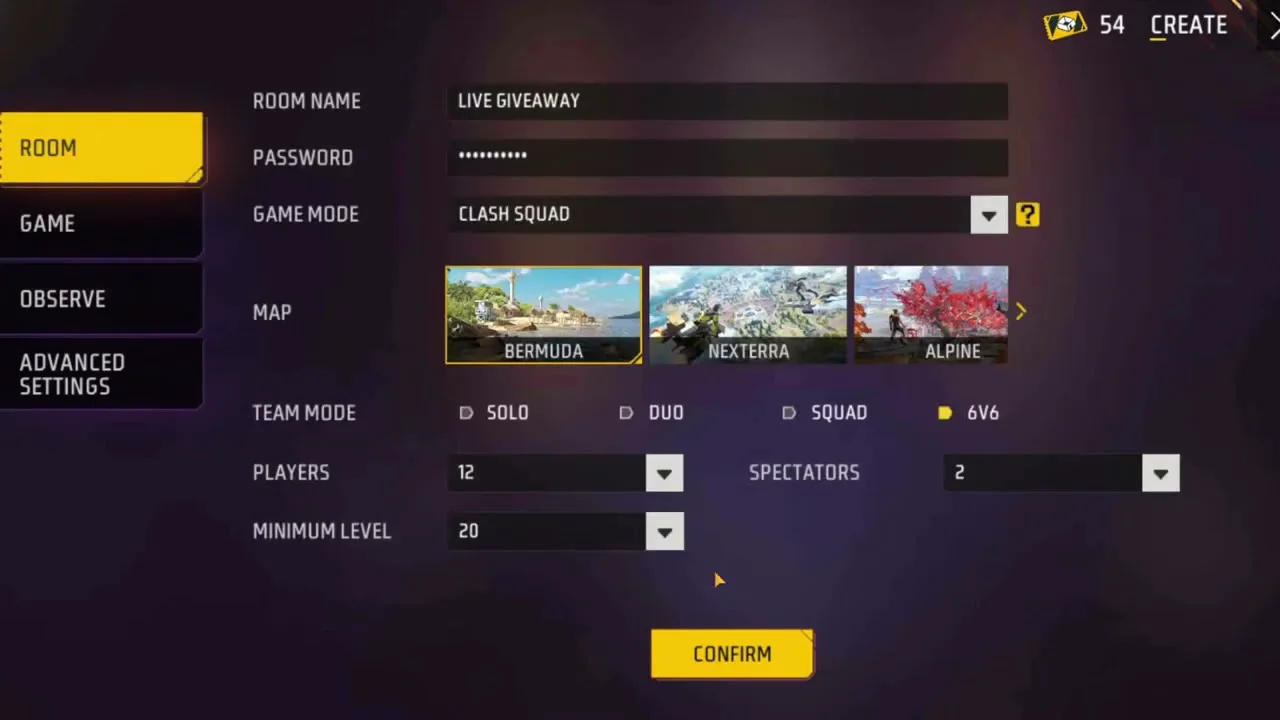Viewport: 1280px width, 720px height.
Task: Select the Bermuda map
Action: click(x=543, y=314)
